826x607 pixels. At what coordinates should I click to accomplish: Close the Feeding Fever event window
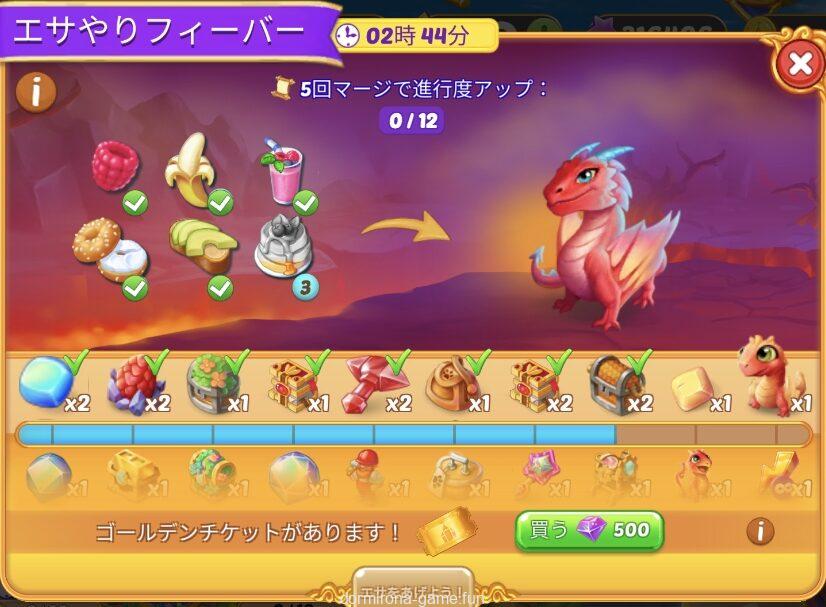click(799, 65)
